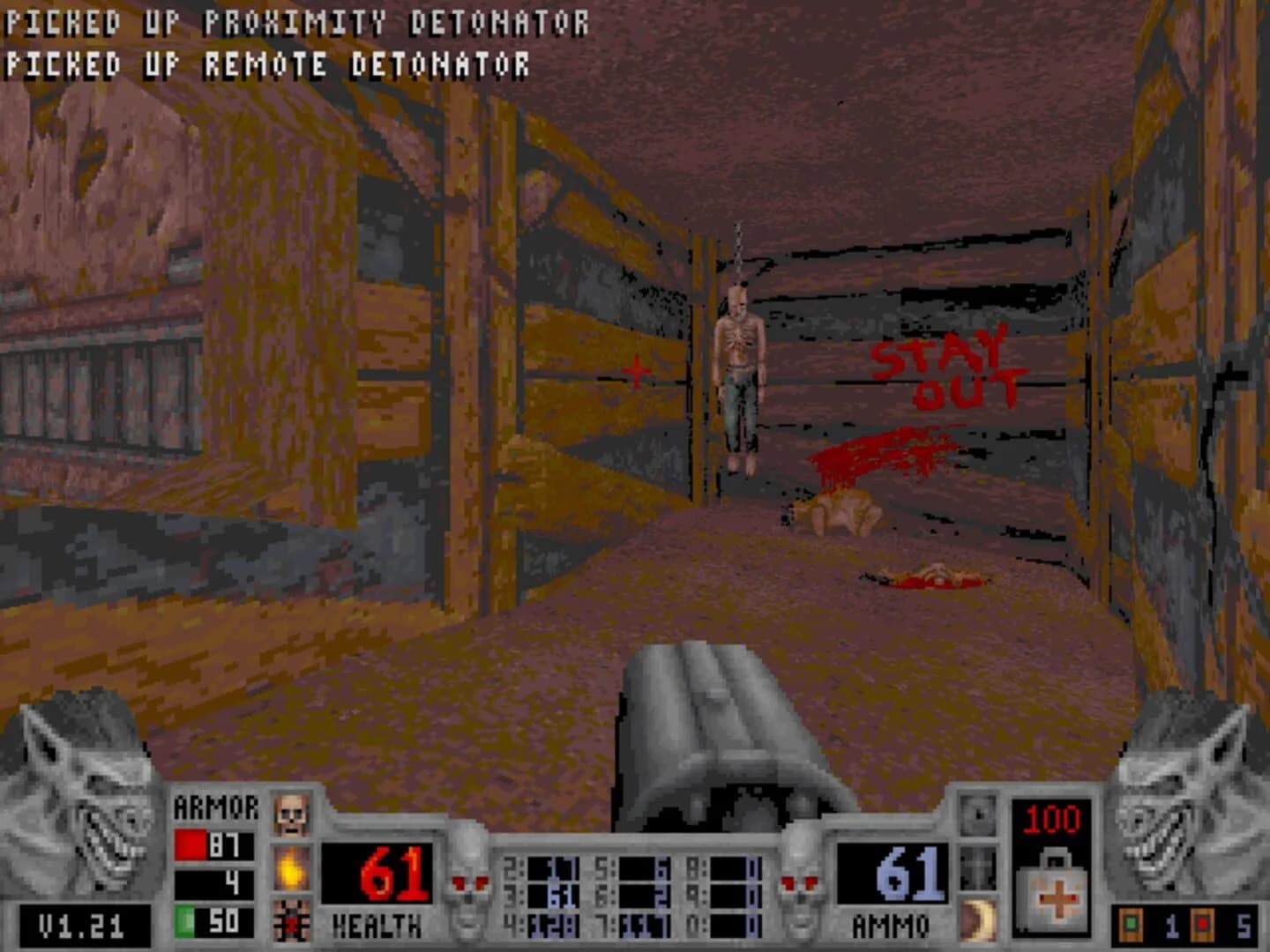The height and width of the screenshot is (952, 1270).
Task: Select the crescent moon power-up icon
Action: pos(975,919)
